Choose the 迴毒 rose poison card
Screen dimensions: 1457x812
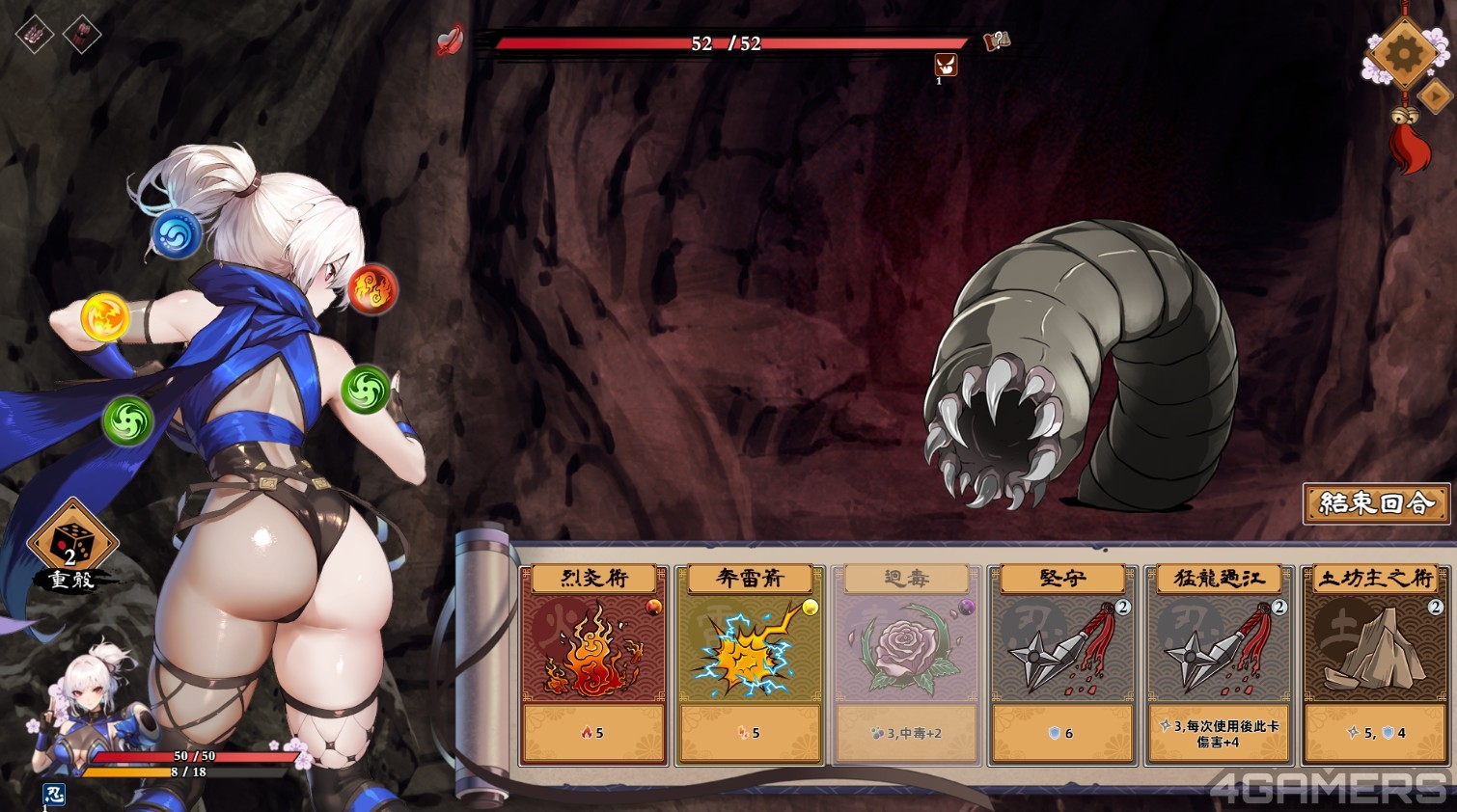coord(906,664)
